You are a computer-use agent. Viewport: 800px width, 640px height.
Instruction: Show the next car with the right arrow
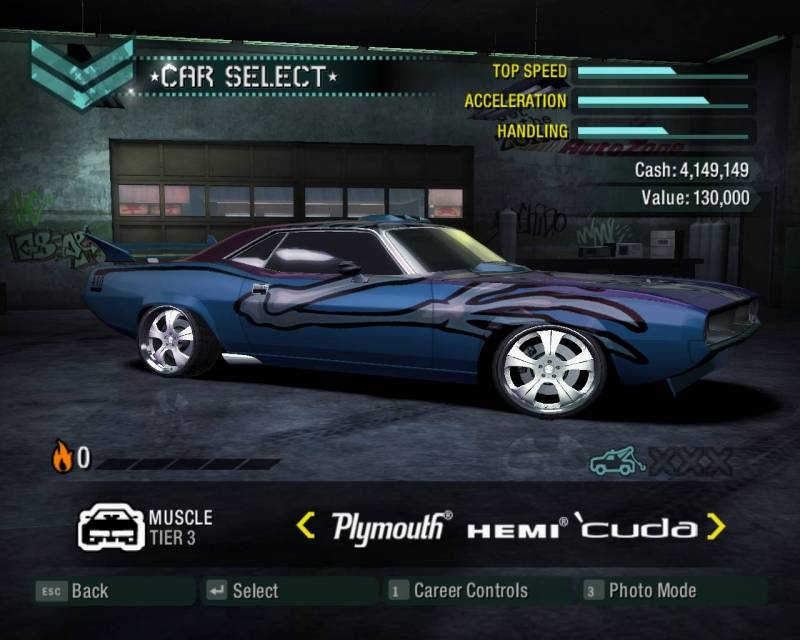tap(715, 526)
